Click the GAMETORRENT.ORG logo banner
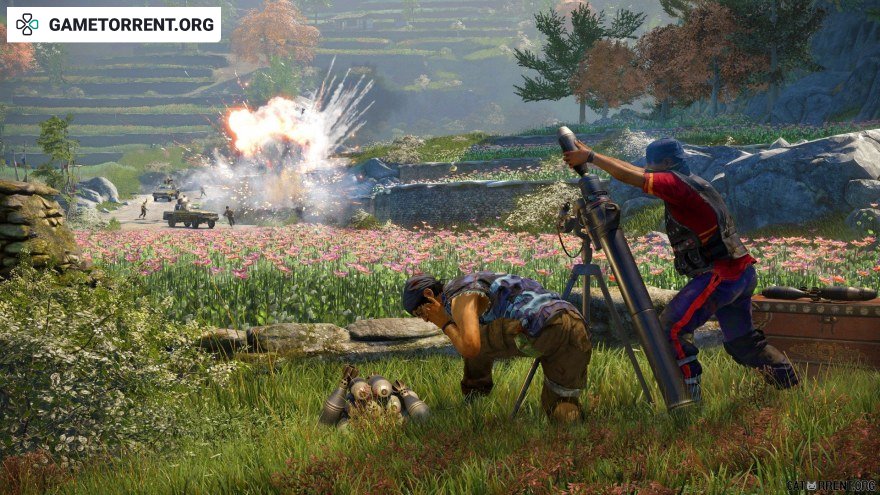 pos(114,24)
